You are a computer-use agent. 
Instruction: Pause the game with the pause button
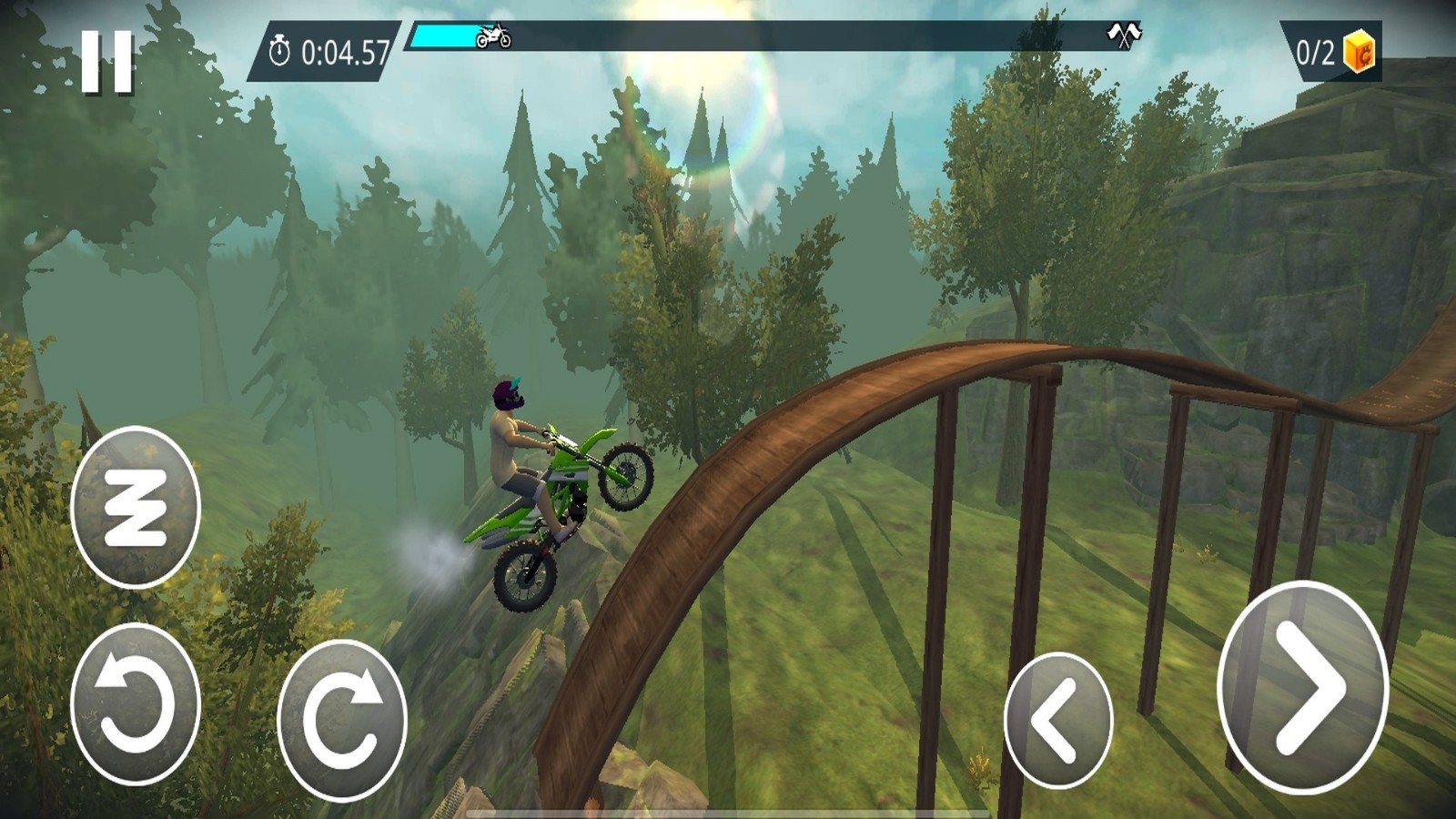tap(107, 61)
